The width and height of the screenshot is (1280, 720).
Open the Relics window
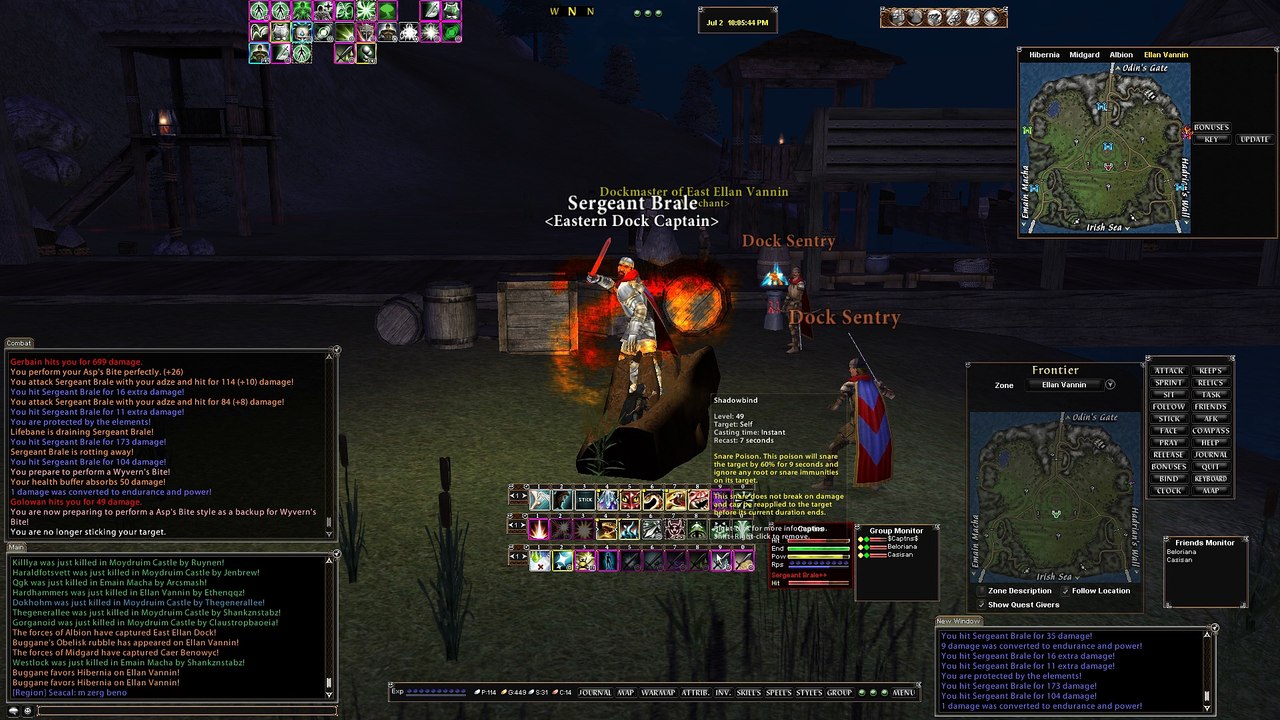point(1210,383)
